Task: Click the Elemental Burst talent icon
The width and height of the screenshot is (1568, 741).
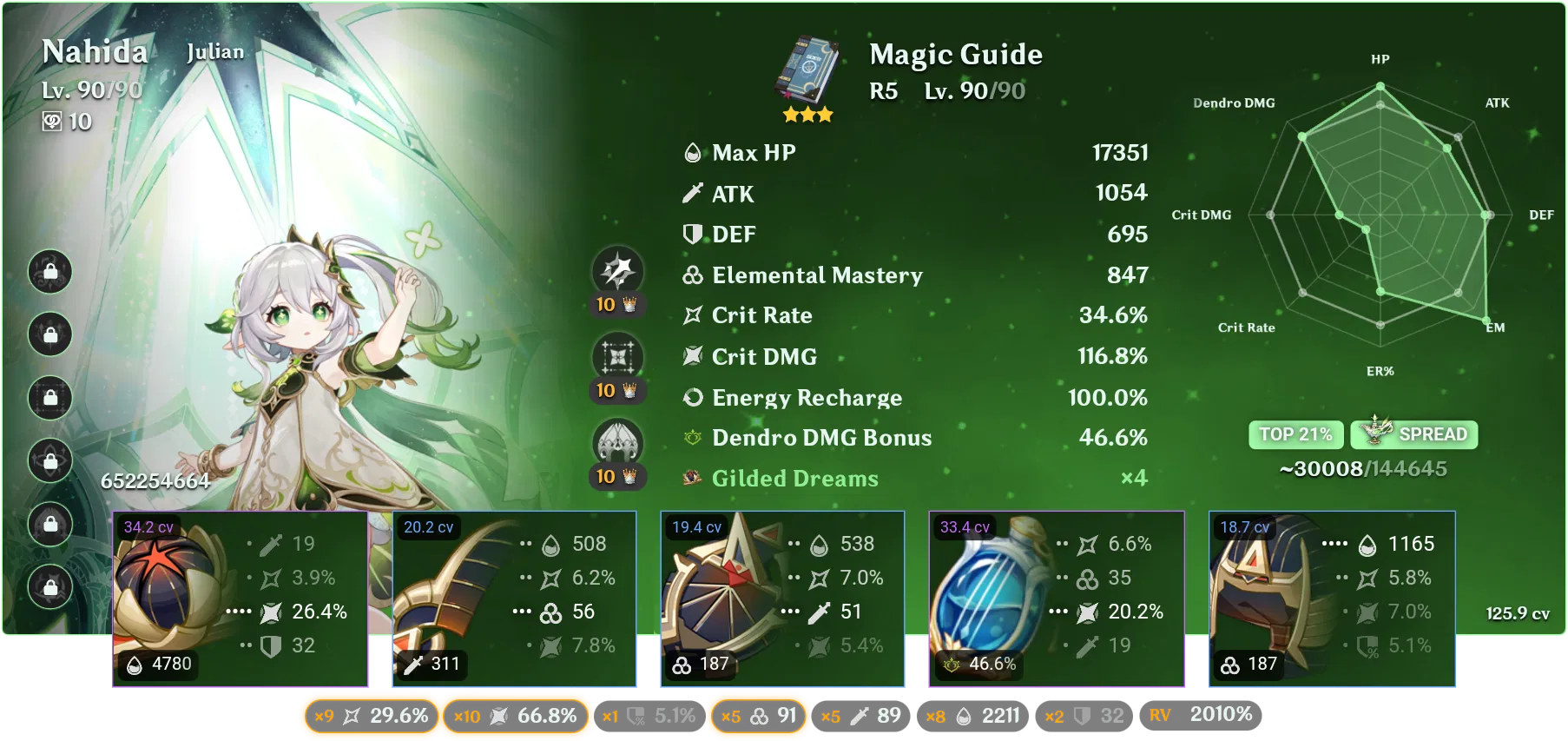Action: 618,441
